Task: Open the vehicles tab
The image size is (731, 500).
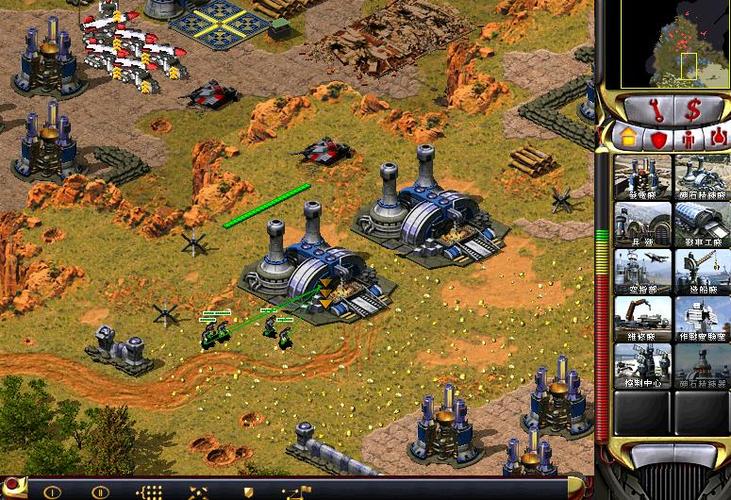Action: tap(717, 138)
